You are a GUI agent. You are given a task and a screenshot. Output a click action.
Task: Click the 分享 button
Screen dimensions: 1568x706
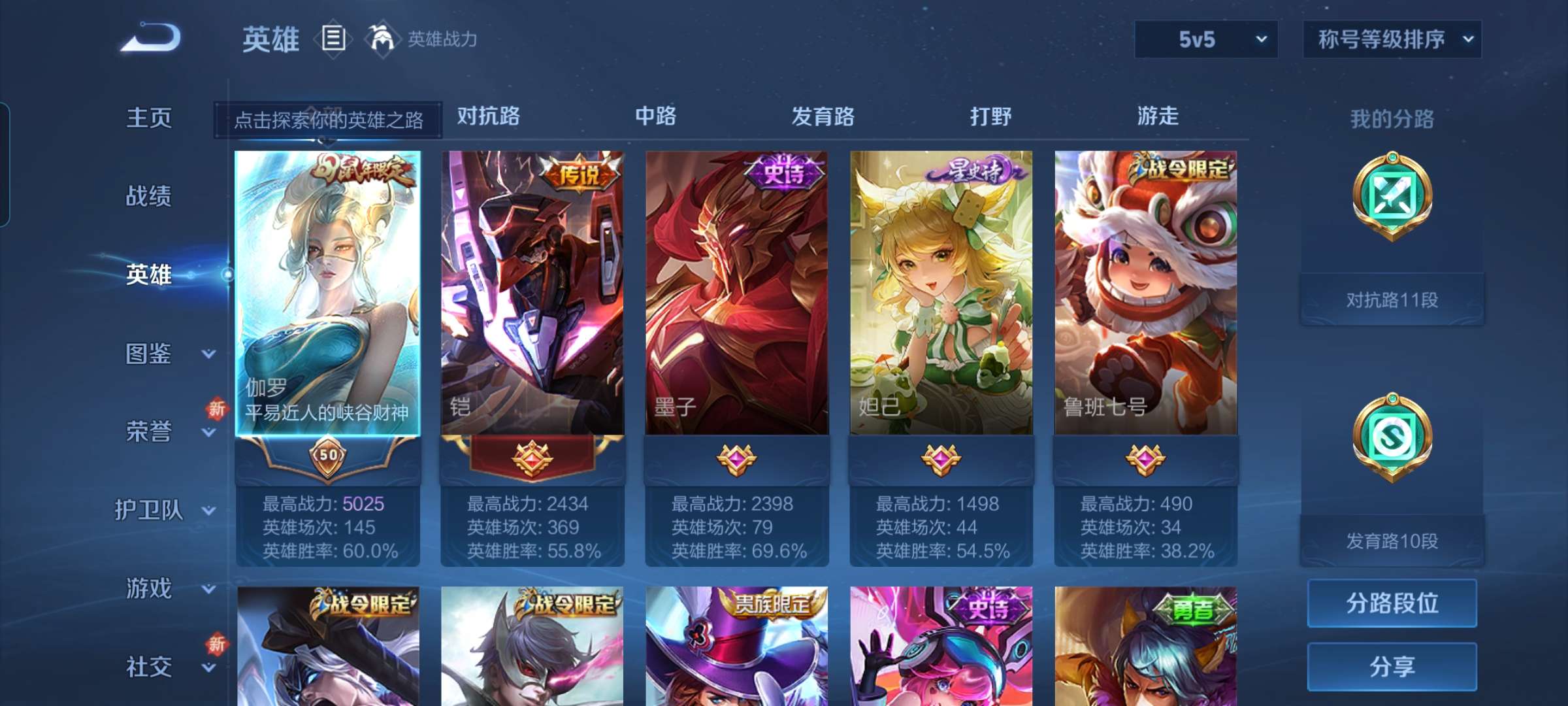click(1392, 667)
